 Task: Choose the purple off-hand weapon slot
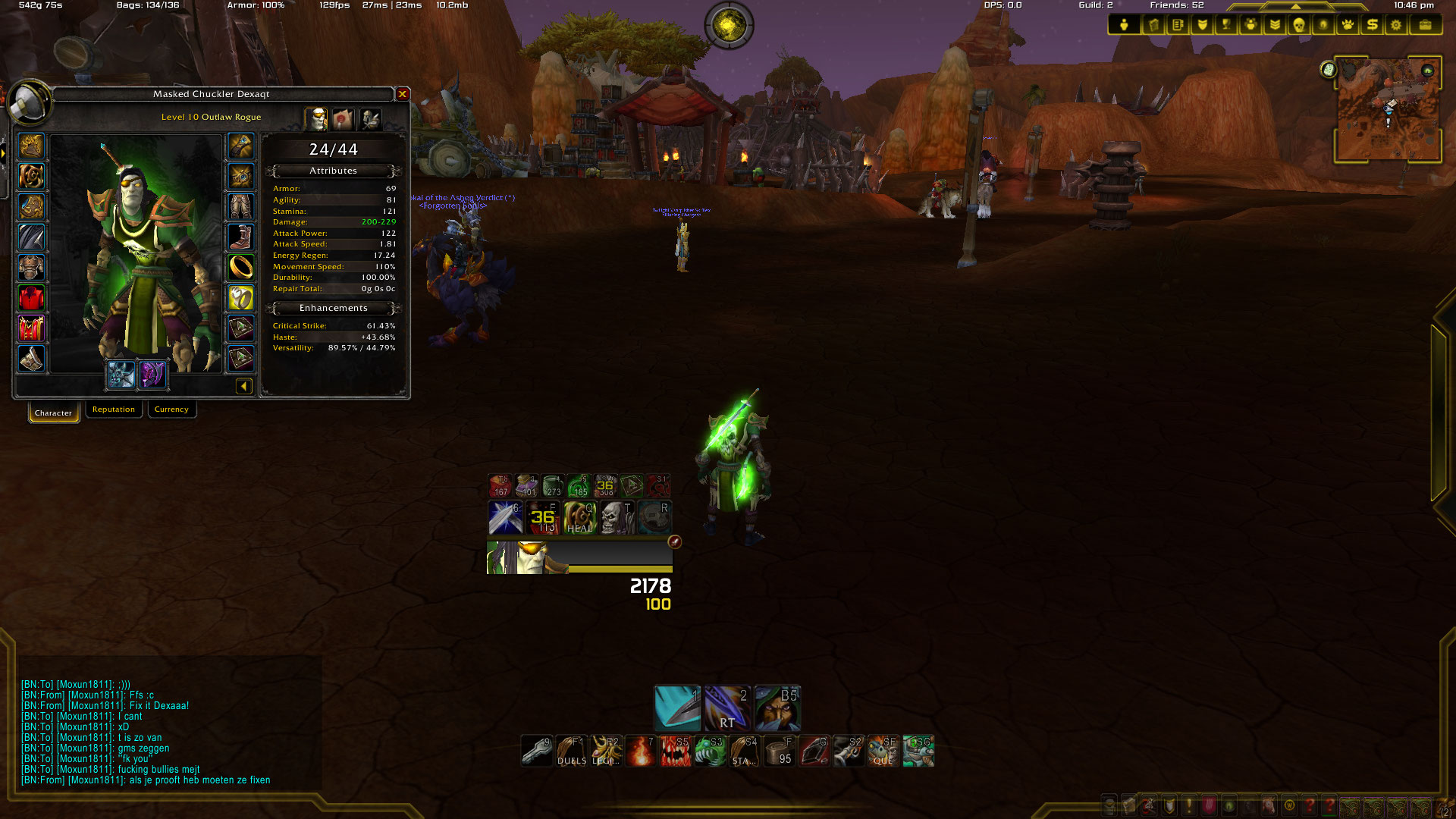click(152, 375)
